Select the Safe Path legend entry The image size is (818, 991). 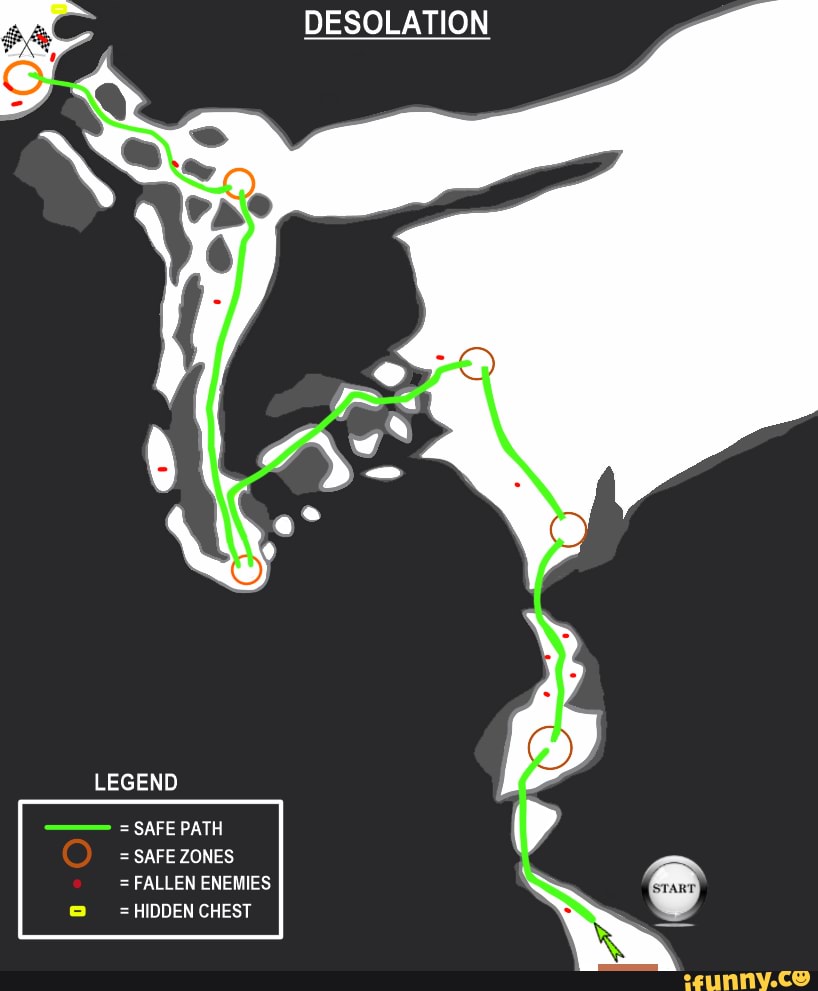(x=133, y=828)
